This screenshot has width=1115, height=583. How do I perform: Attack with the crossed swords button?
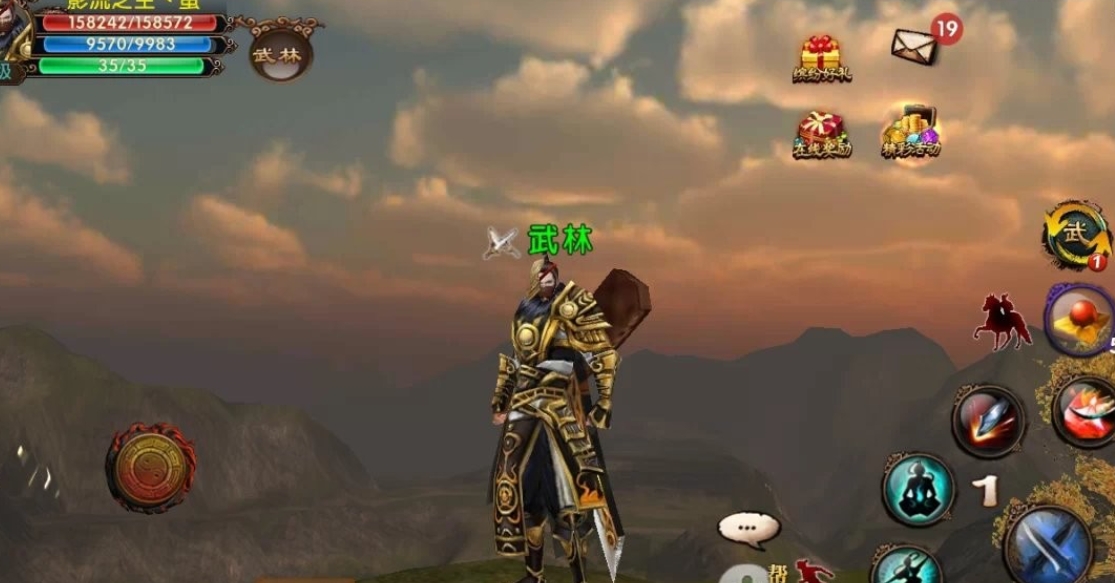tap(1047, 547)
